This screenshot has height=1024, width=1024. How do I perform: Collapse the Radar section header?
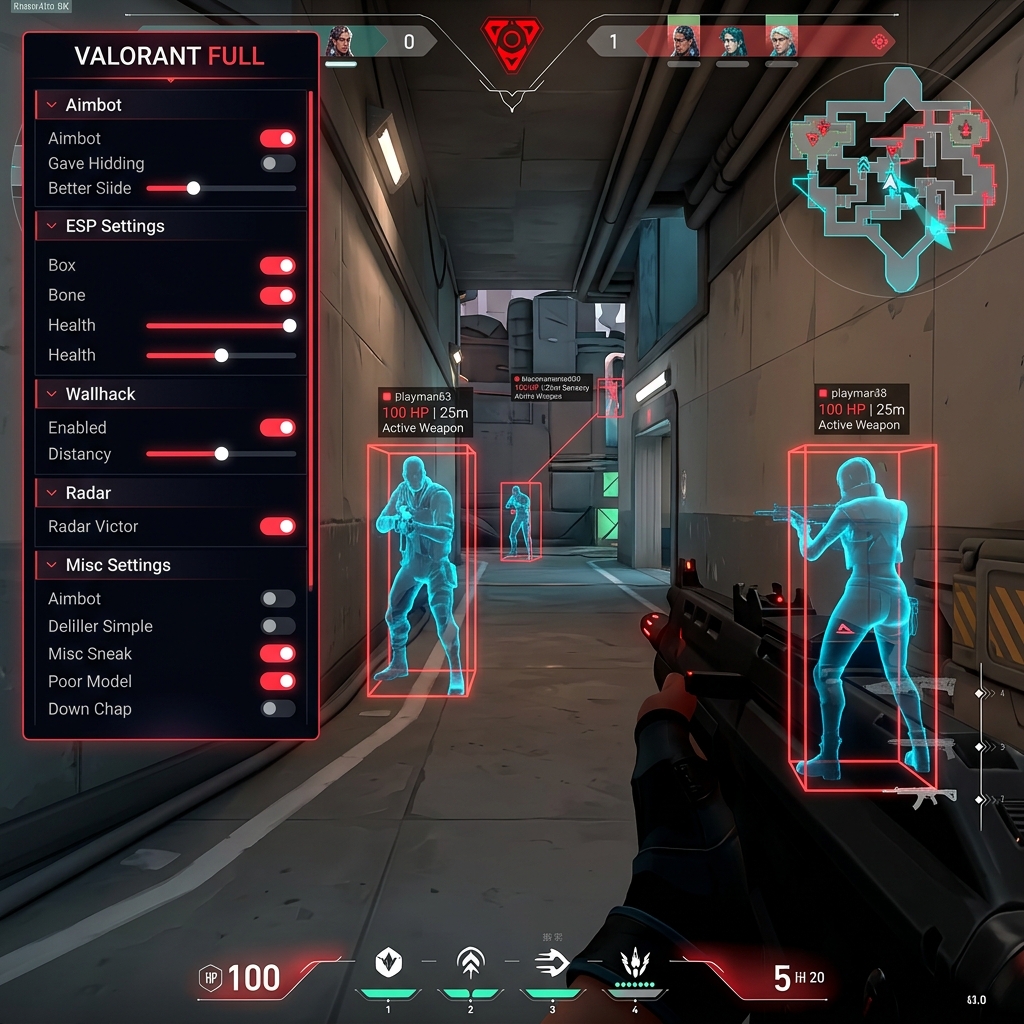pyautogui.click(x=88, y=493)
